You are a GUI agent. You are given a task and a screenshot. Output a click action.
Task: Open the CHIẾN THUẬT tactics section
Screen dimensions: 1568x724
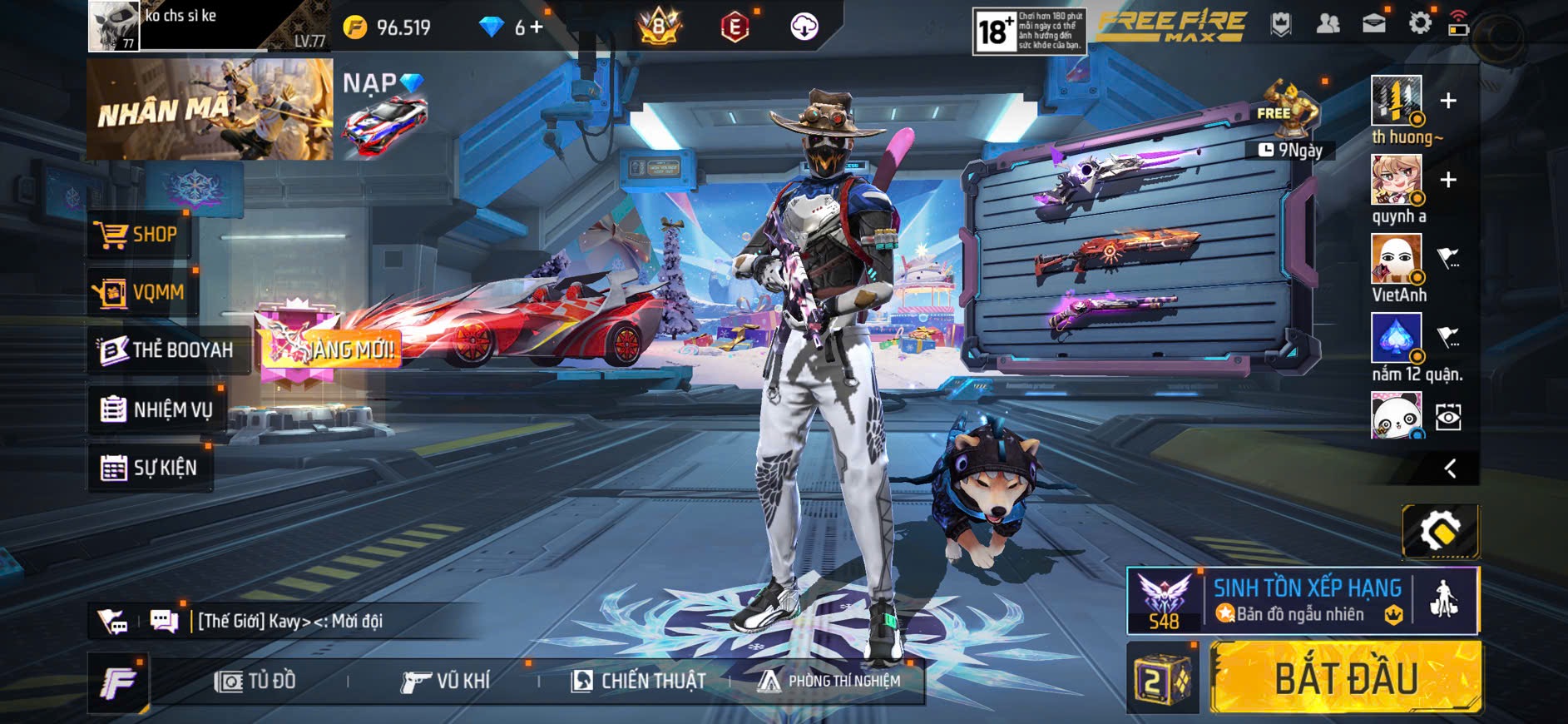point(638,682)
